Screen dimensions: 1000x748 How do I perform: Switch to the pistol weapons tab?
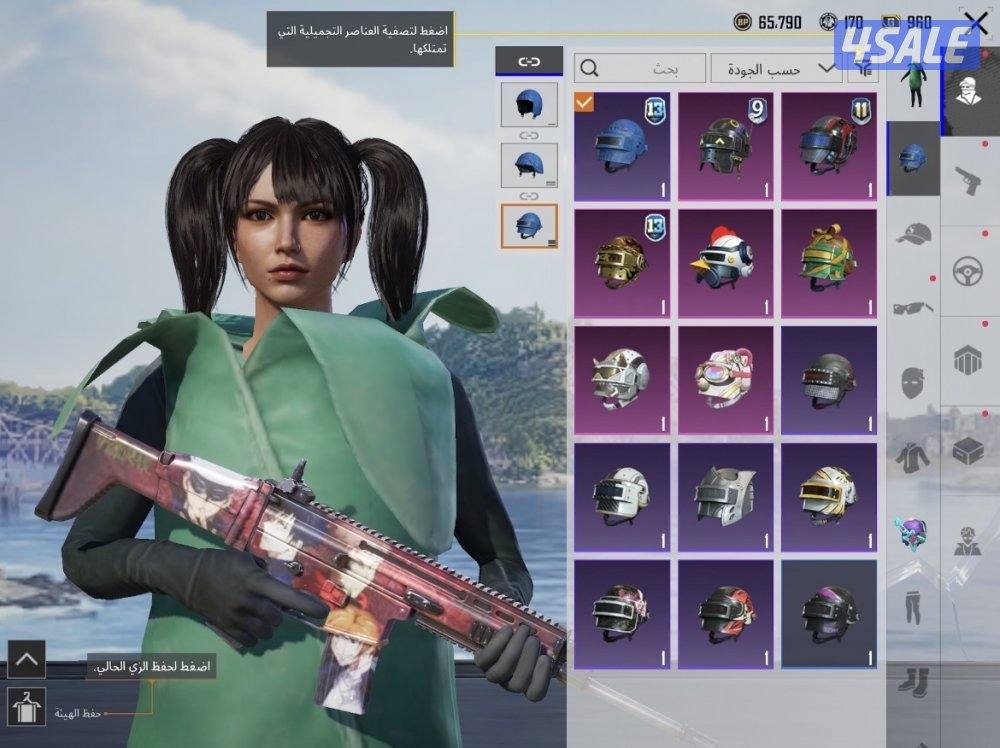click(x=968, y=183)
